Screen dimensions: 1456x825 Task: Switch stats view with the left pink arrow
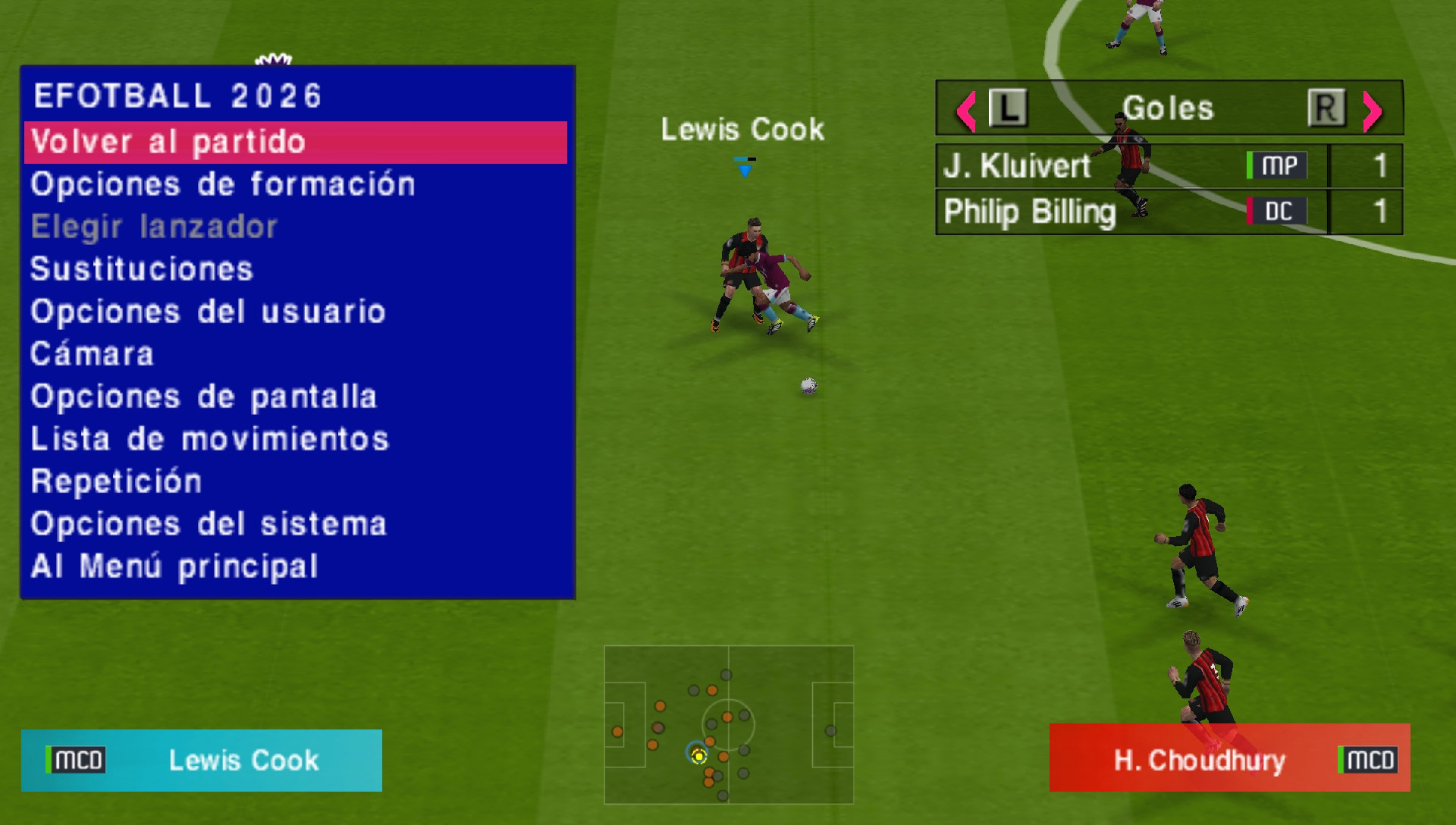click(x=965, y=110)
